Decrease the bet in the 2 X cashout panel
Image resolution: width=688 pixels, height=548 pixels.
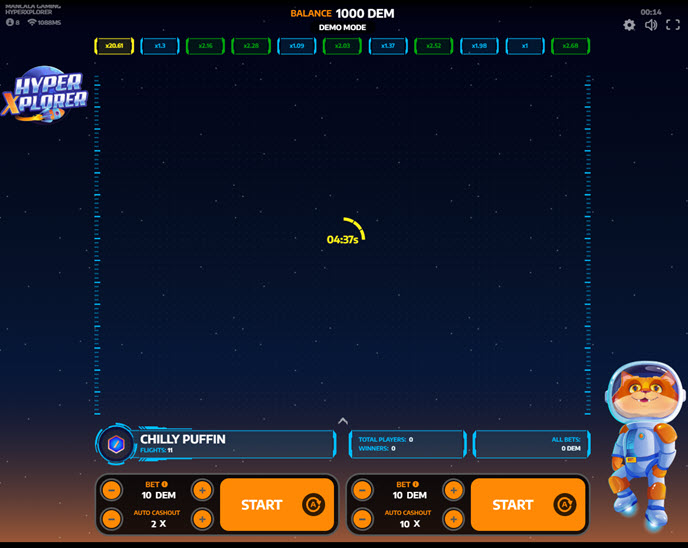[x=112, y=490]
